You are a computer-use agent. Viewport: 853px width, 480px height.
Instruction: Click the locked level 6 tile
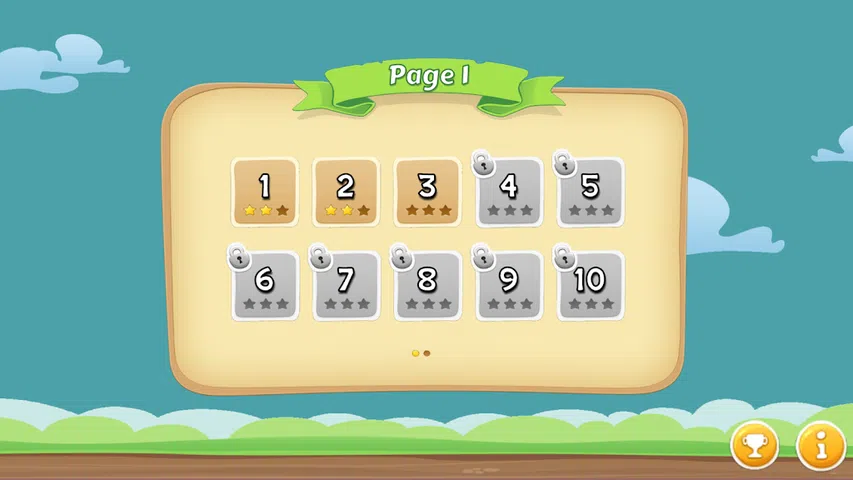click(x=265, y=285)
